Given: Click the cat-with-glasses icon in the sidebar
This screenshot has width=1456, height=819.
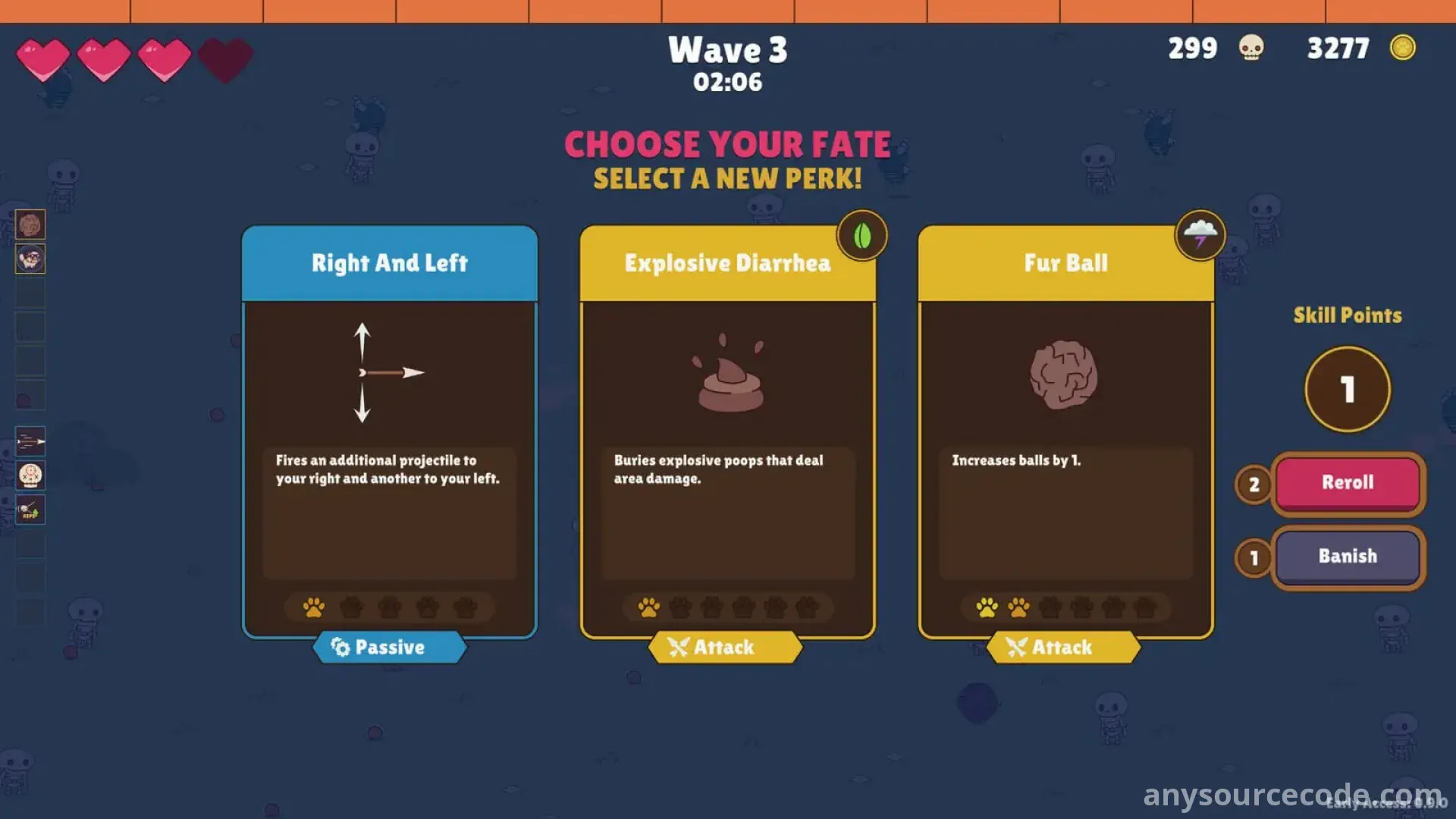Looking at the screenshot, I should 30,259.
